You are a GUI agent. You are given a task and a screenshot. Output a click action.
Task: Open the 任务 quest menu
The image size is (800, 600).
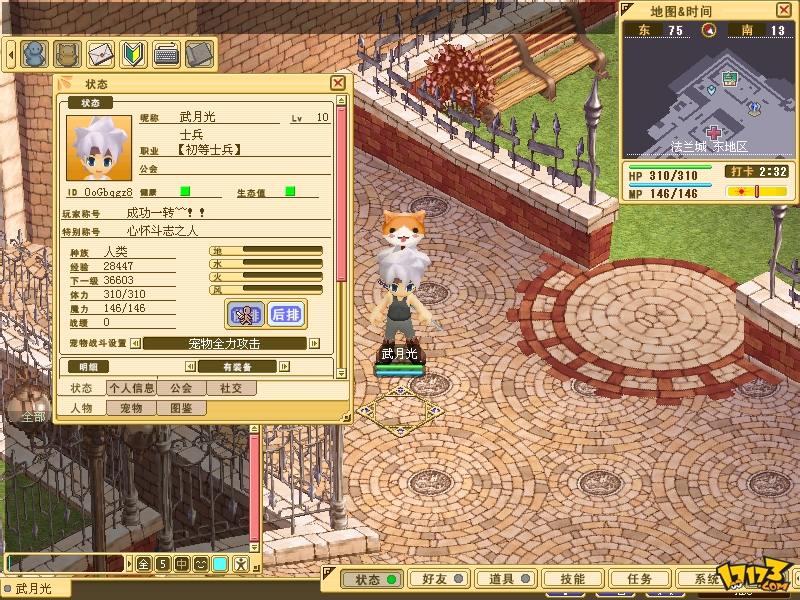[x=639, y=579]
